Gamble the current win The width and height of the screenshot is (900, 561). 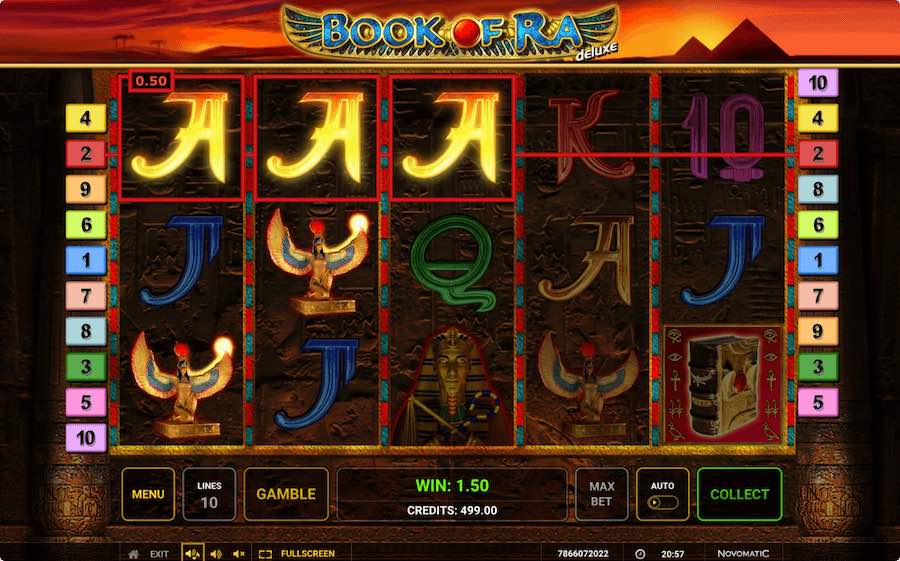[x=286, y=494]
